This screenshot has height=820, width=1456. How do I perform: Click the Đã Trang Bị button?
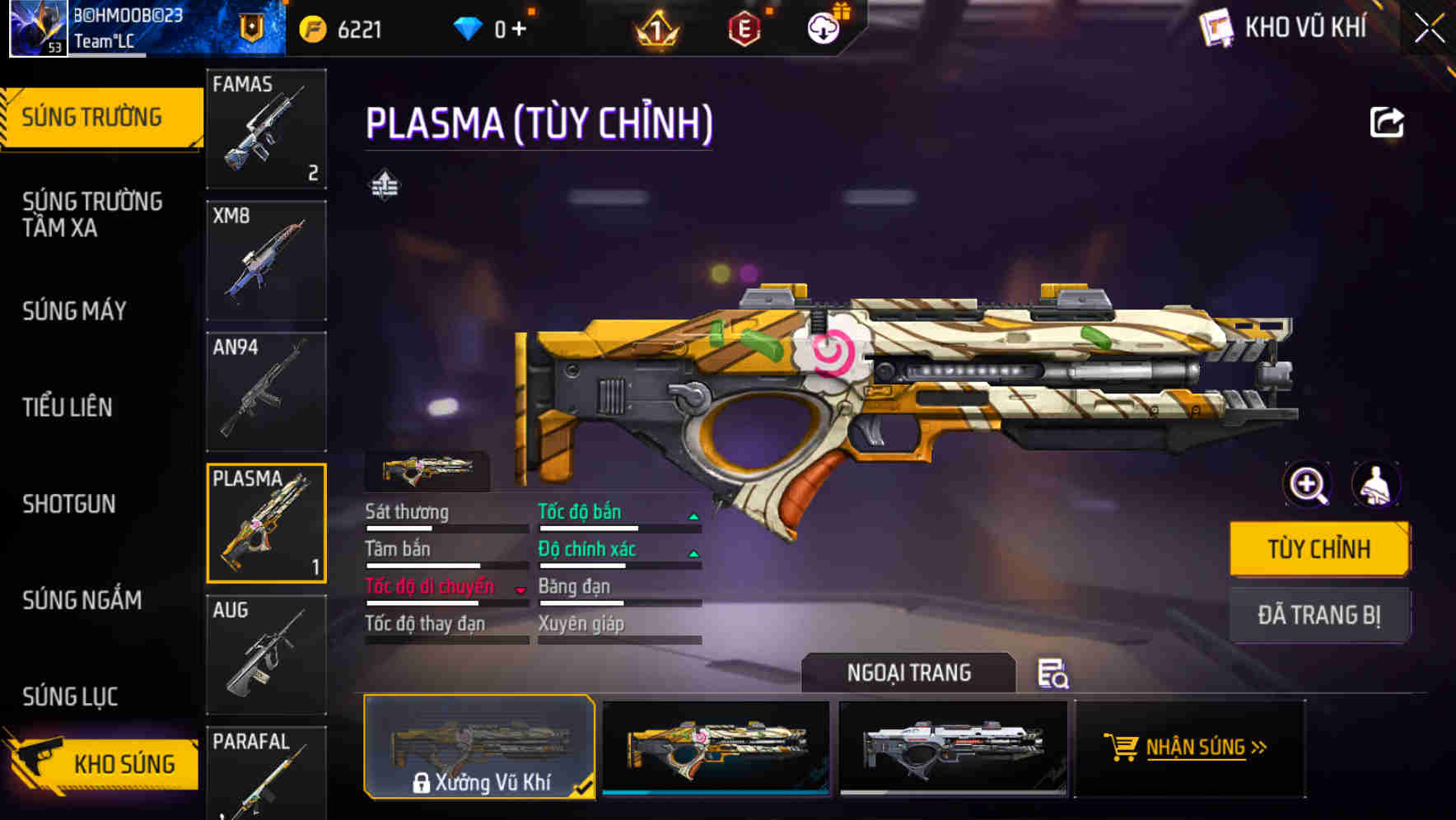pos(1318,615)
